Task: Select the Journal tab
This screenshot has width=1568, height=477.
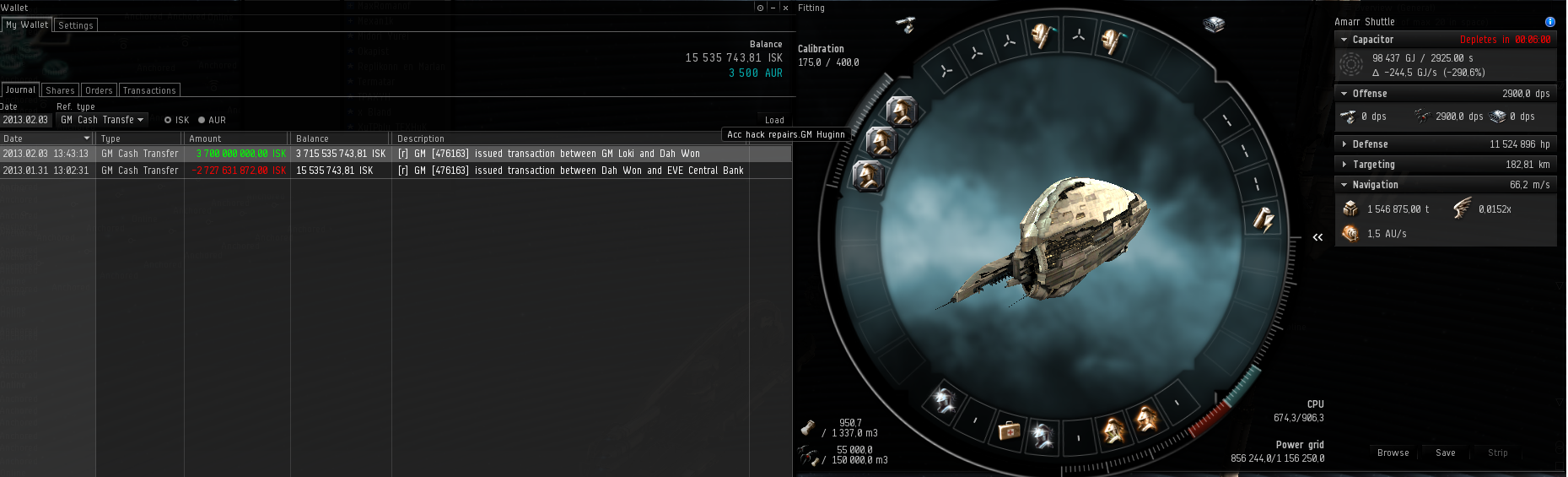Action: [20, 90]
